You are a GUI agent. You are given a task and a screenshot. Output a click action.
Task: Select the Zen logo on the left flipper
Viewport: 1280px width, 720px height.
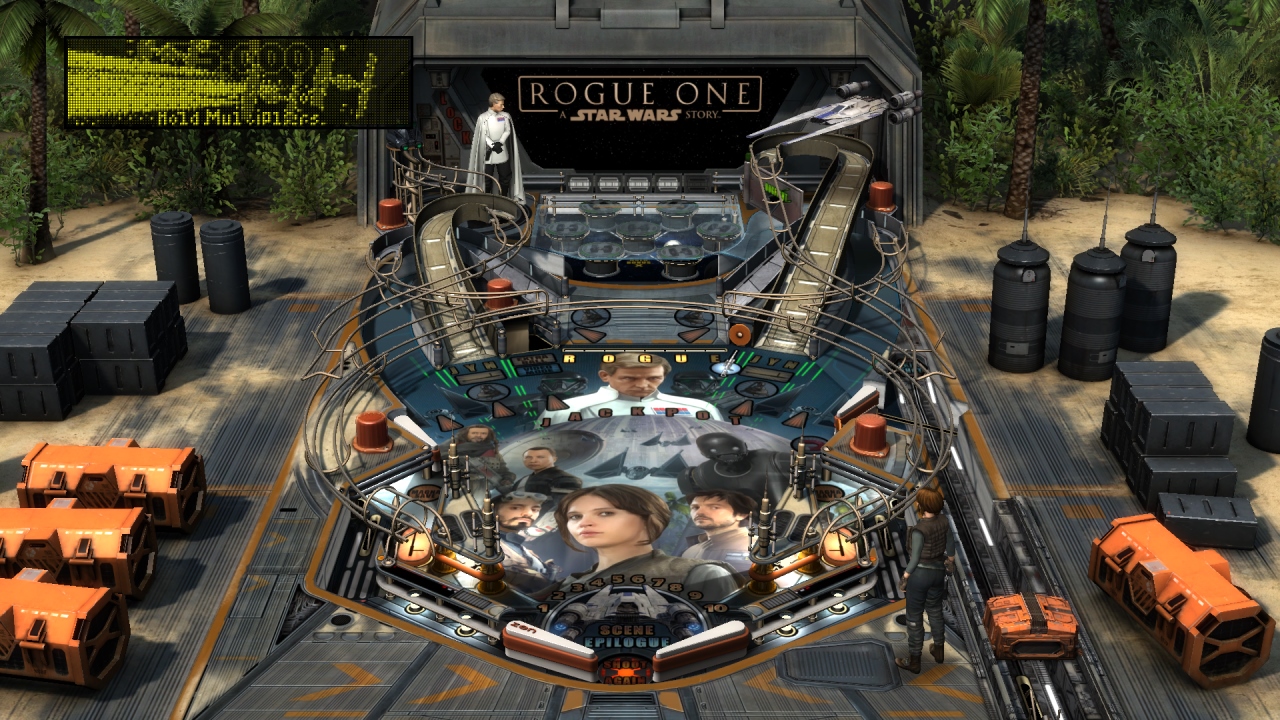point(522,629)
